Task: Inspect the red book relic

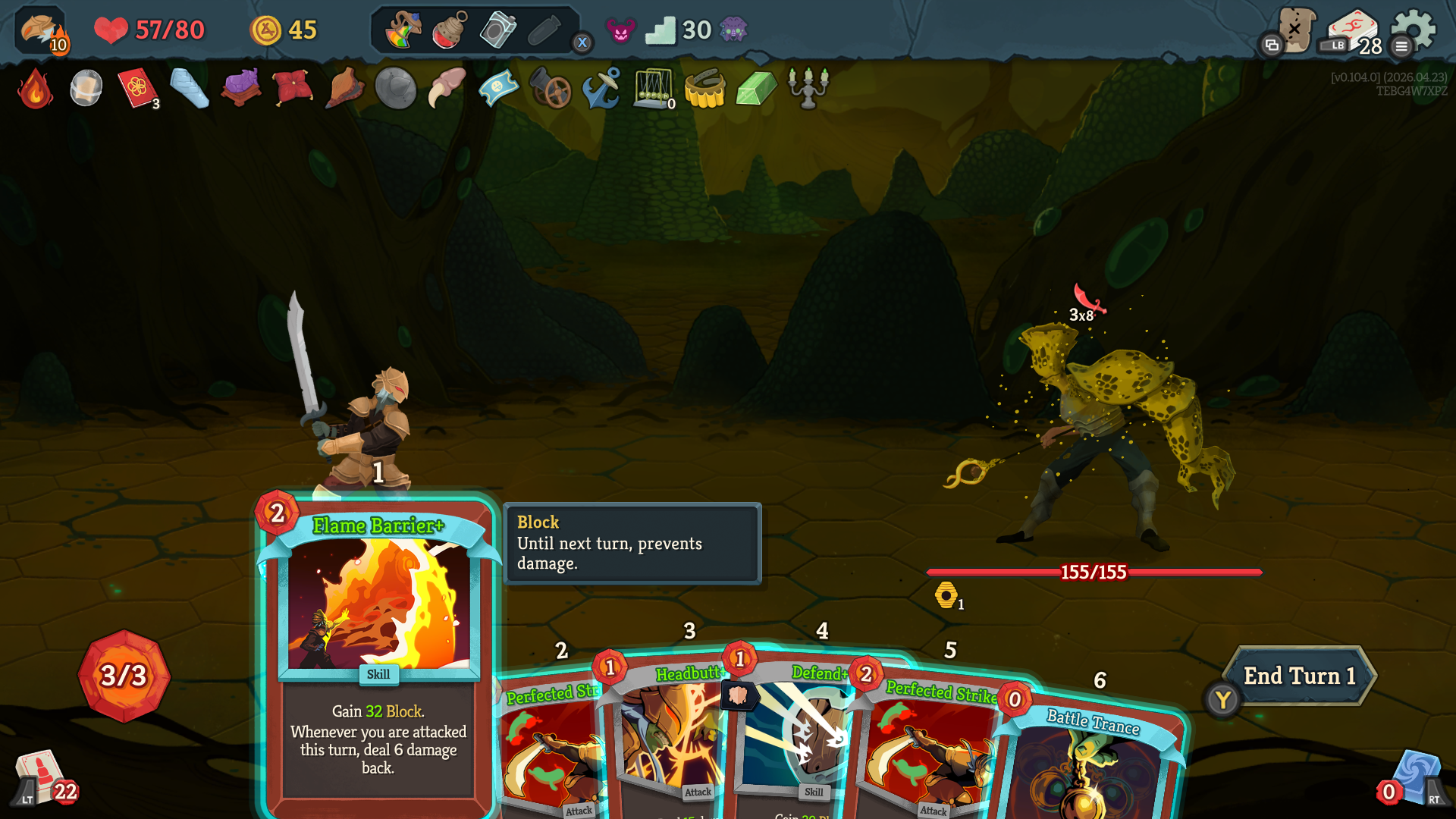Action: coord(137,89)
